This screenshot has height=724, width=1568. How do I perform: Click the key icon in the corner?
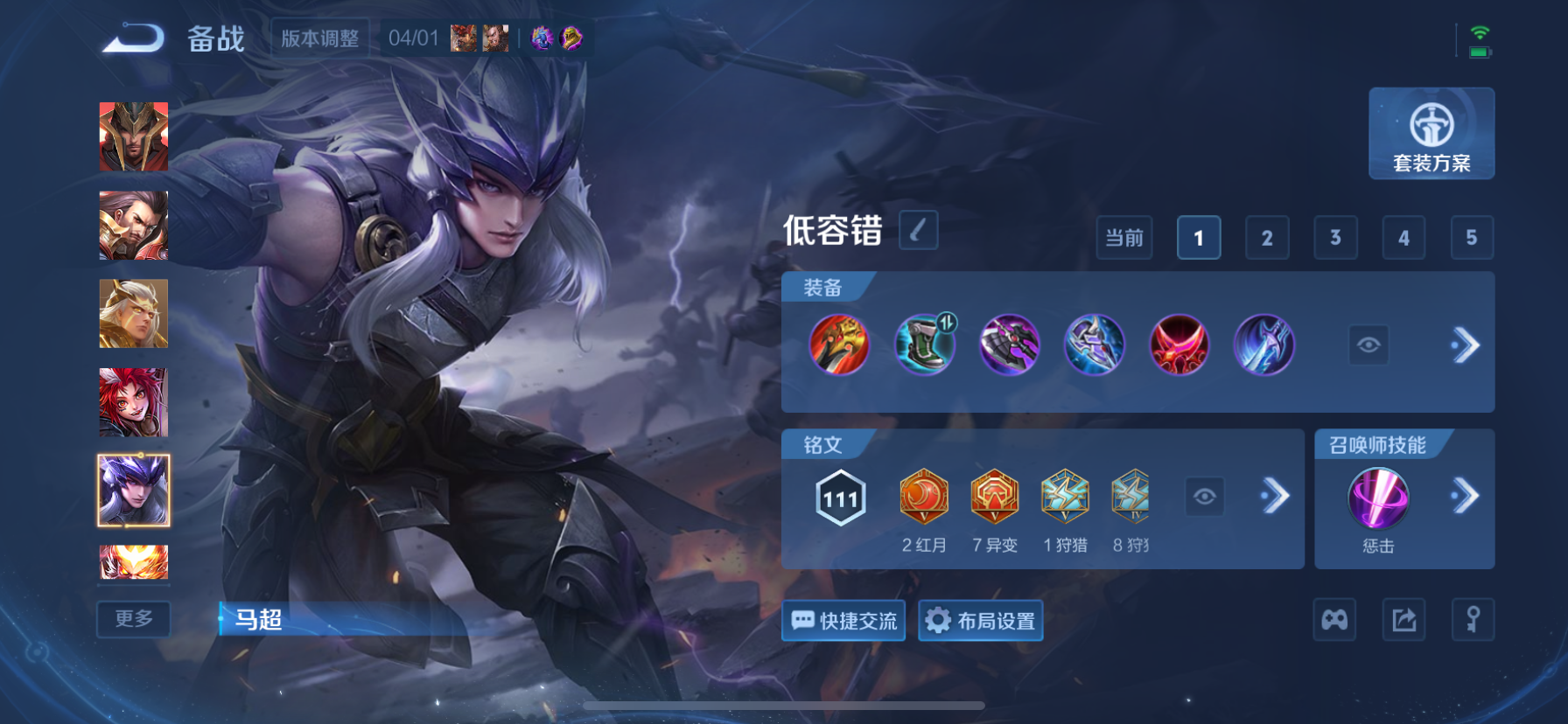1473,619
